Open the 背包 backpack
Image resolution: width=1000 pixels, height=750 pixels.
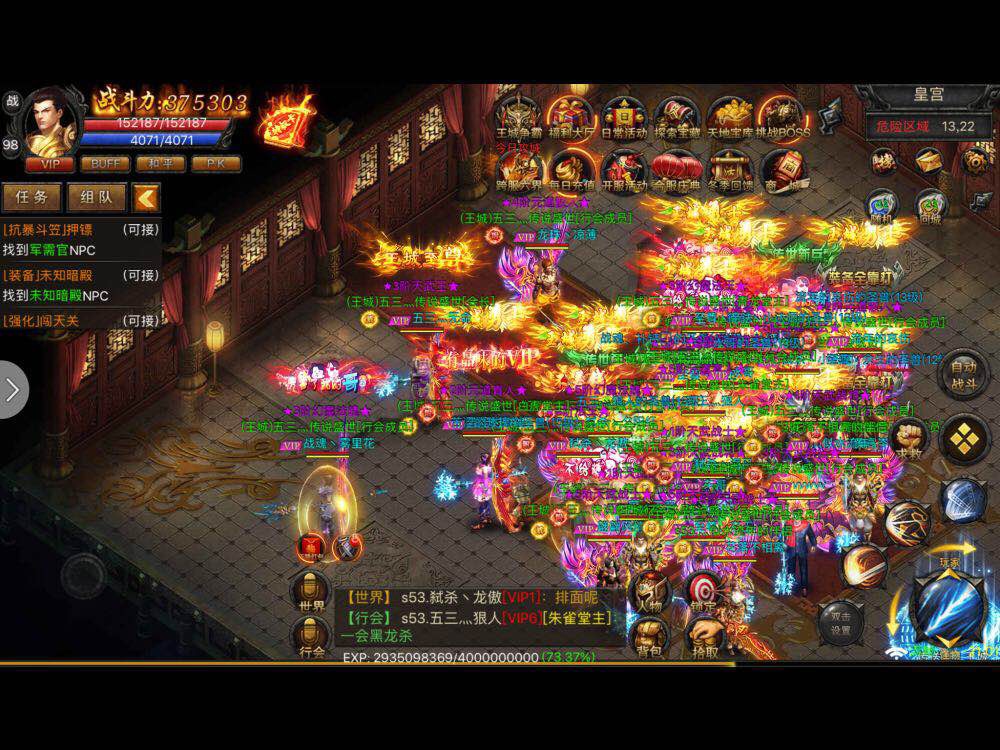pyautogui.click(x=648, y=636)
